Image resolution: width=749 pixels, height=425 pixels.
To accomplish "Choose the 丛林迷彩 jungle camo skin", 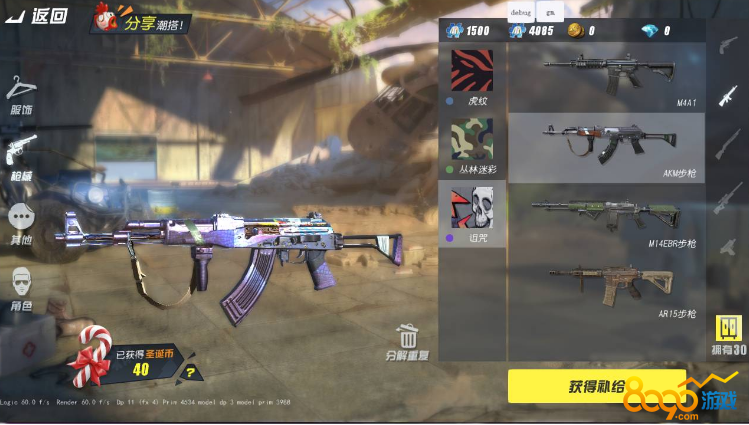I will [x=472, y=145].
